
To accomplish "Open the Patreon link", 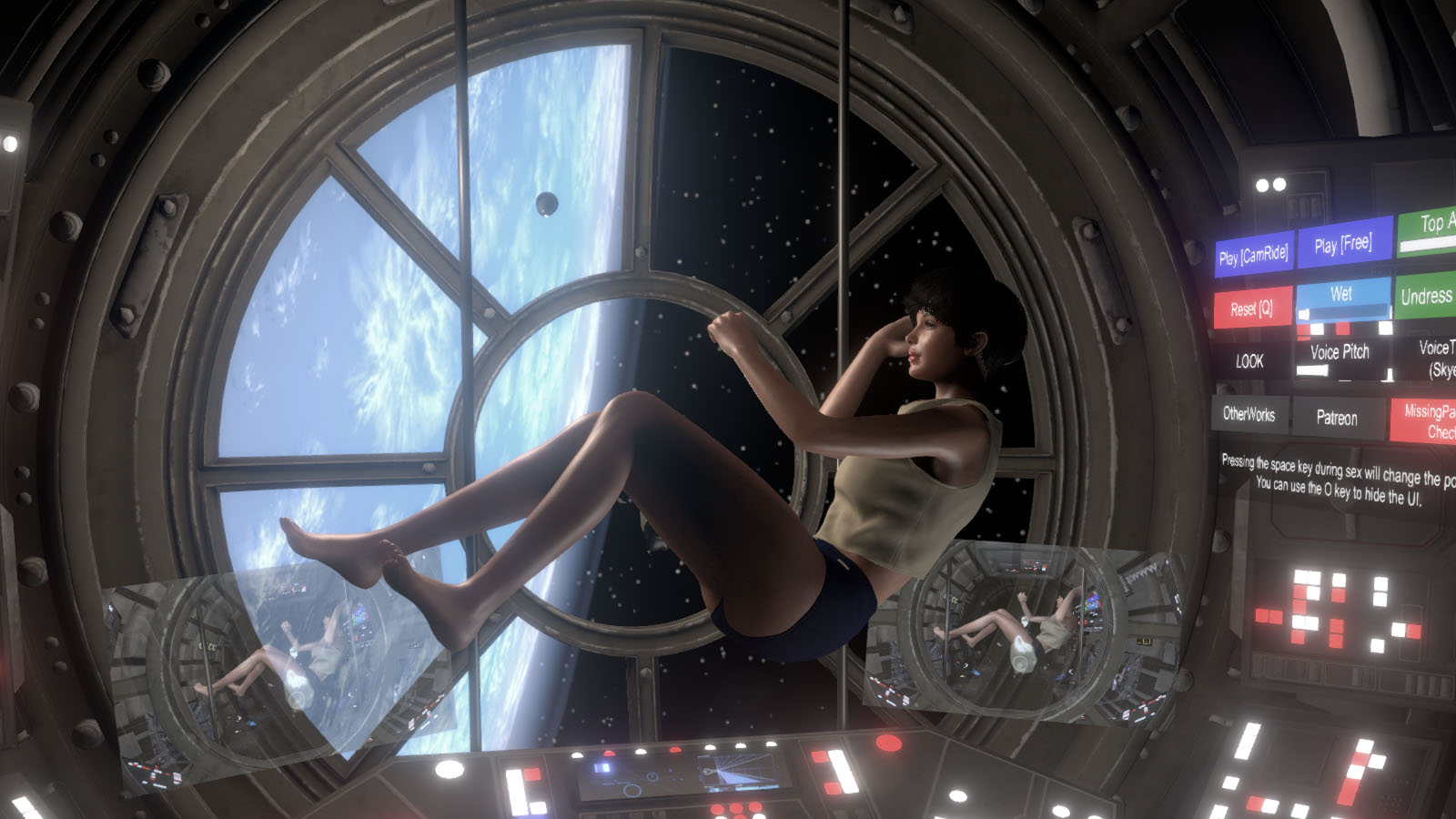I will coord(1336,419).
